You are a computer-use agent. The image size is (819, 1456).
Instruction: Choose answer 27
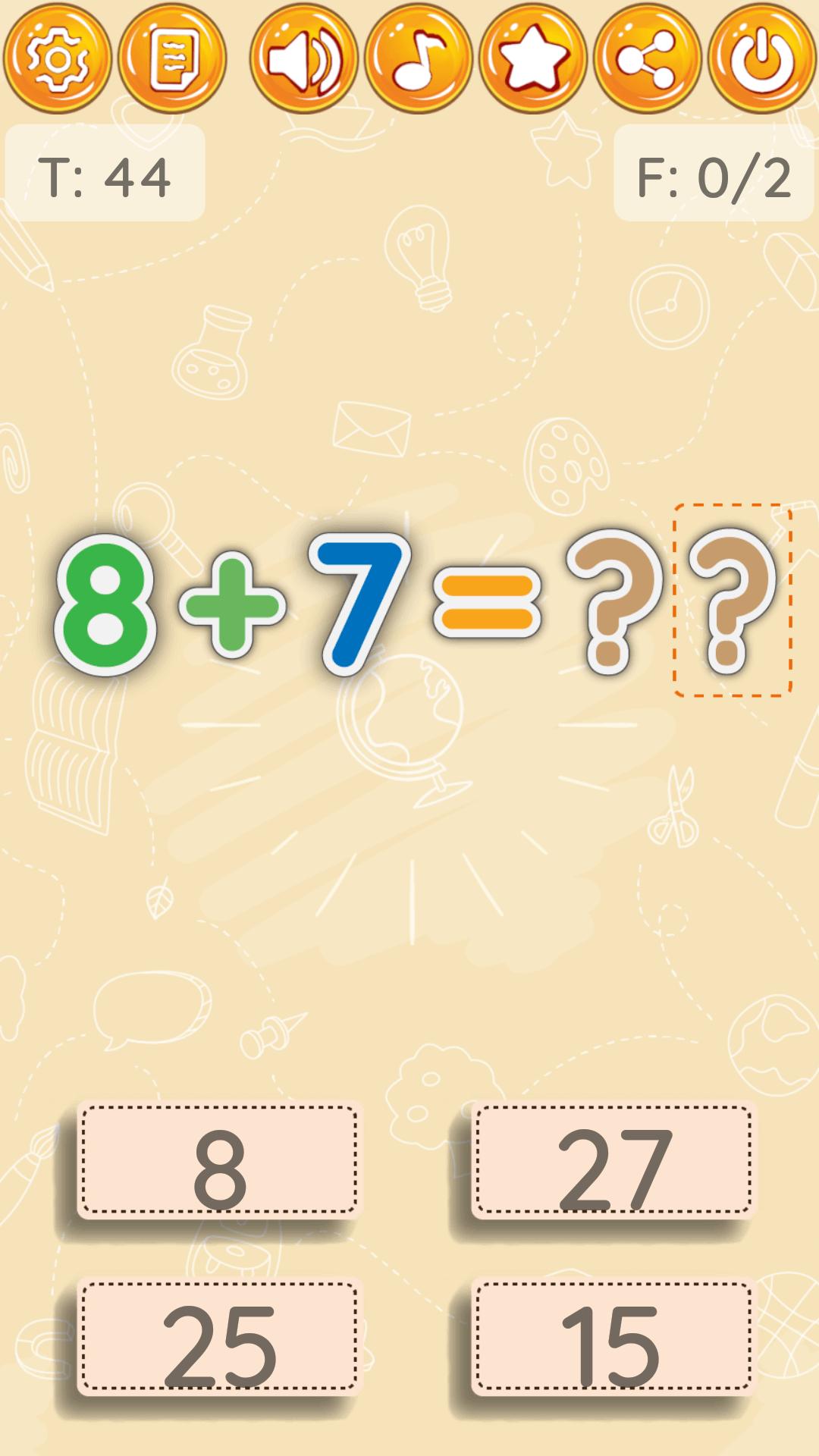[x=613, y=1160]
